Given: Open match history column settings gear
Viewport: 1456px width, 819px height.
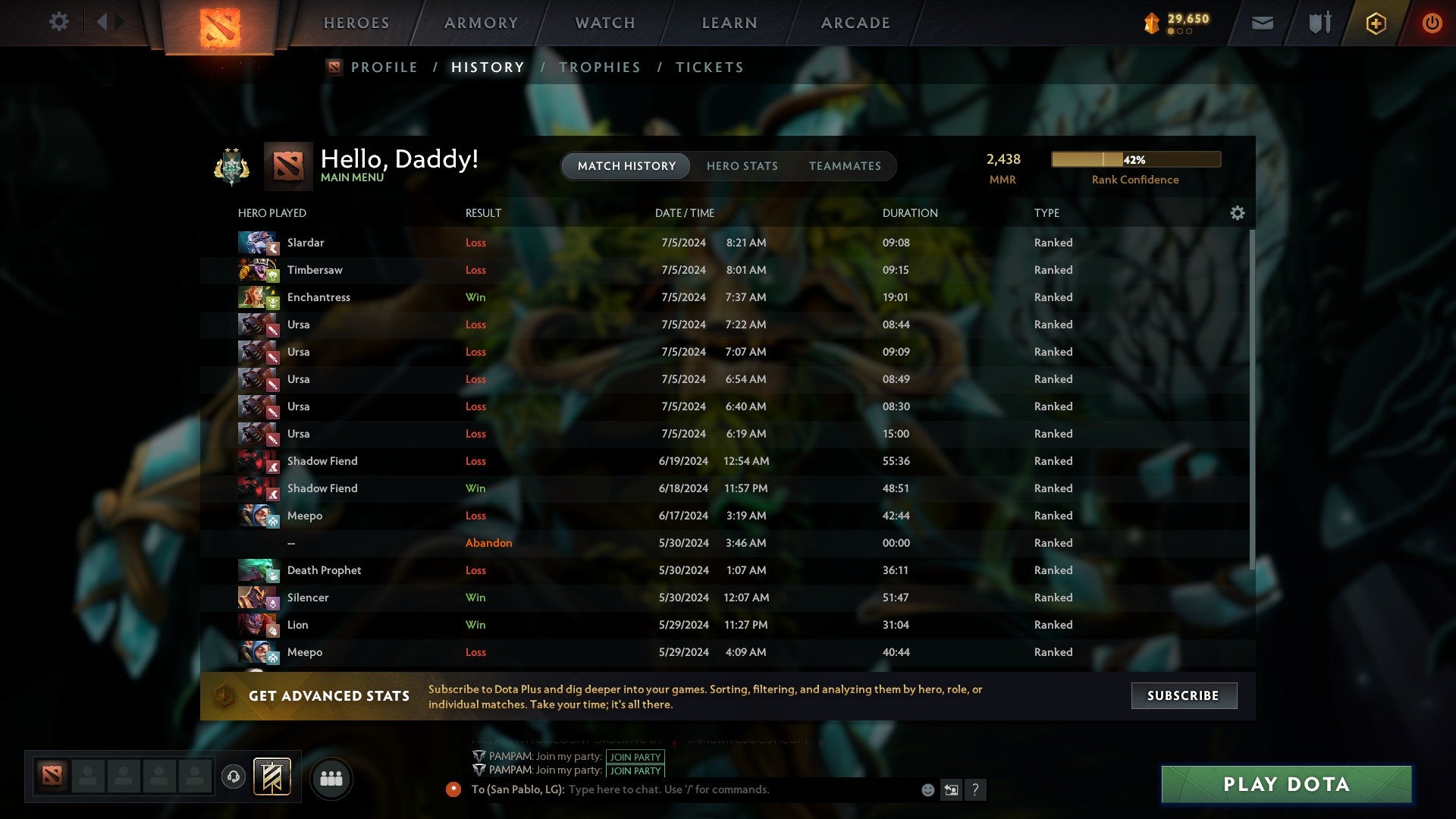Looking at the screenshot, I should [x=1238, y=213].
